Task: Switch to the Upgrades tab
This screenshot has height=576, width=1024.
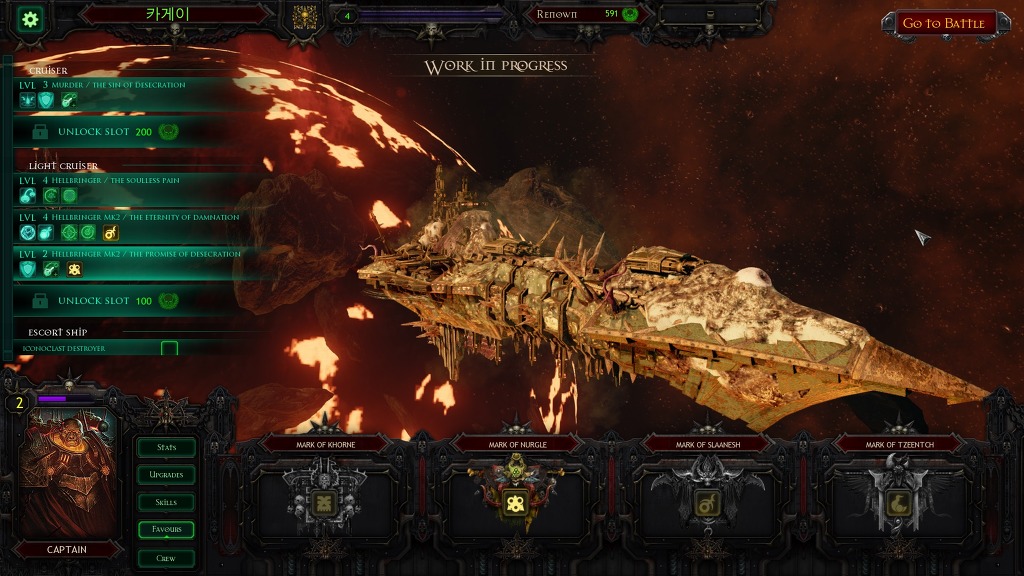Action: (166, 475)
